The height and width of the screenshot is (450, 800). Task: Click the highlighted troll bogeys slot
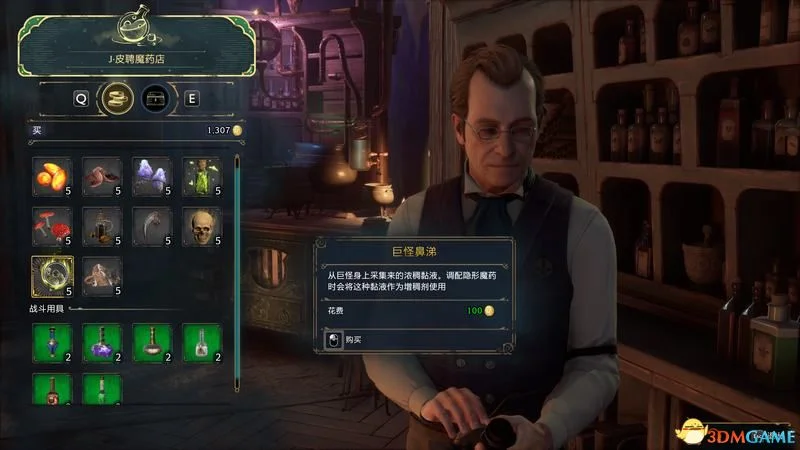[x=51, y=277]
